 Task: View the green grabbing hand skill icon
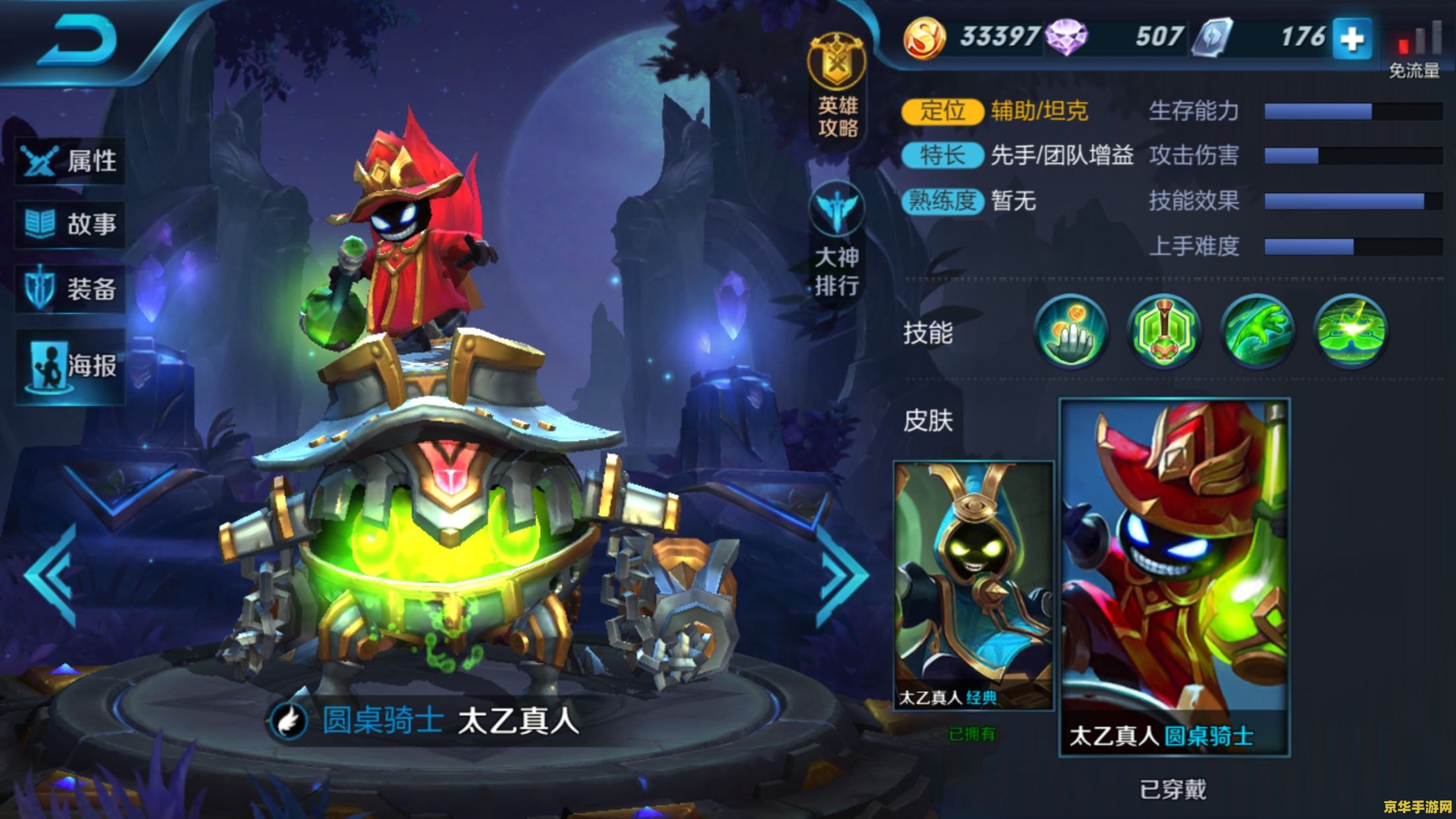[1258, 331]
